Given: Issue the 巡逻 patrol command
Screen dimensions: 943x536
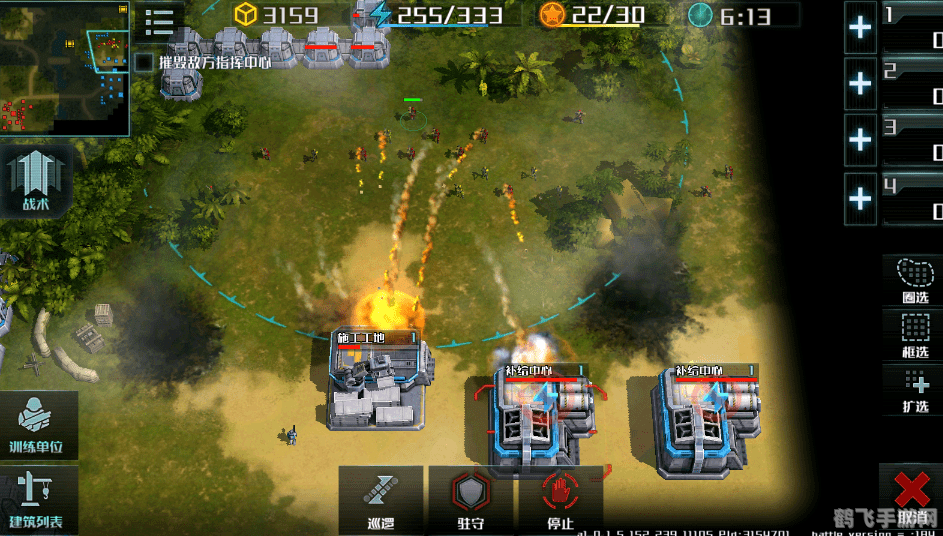Looking at the screenshot, I should pos(380,499).
